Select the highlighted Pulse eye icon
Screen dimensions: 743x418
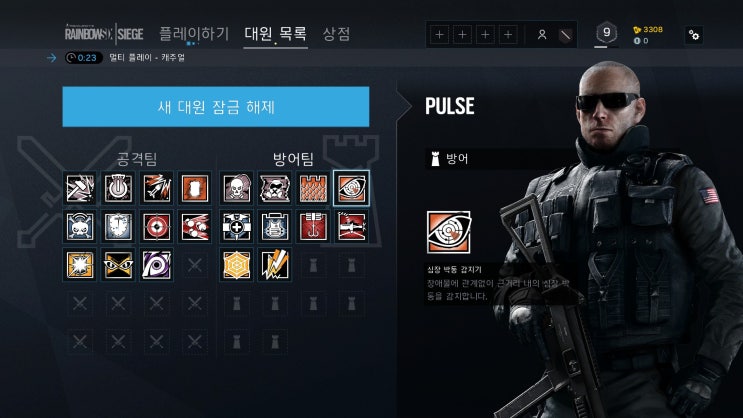pyautogui.click(x=351, y=188)
